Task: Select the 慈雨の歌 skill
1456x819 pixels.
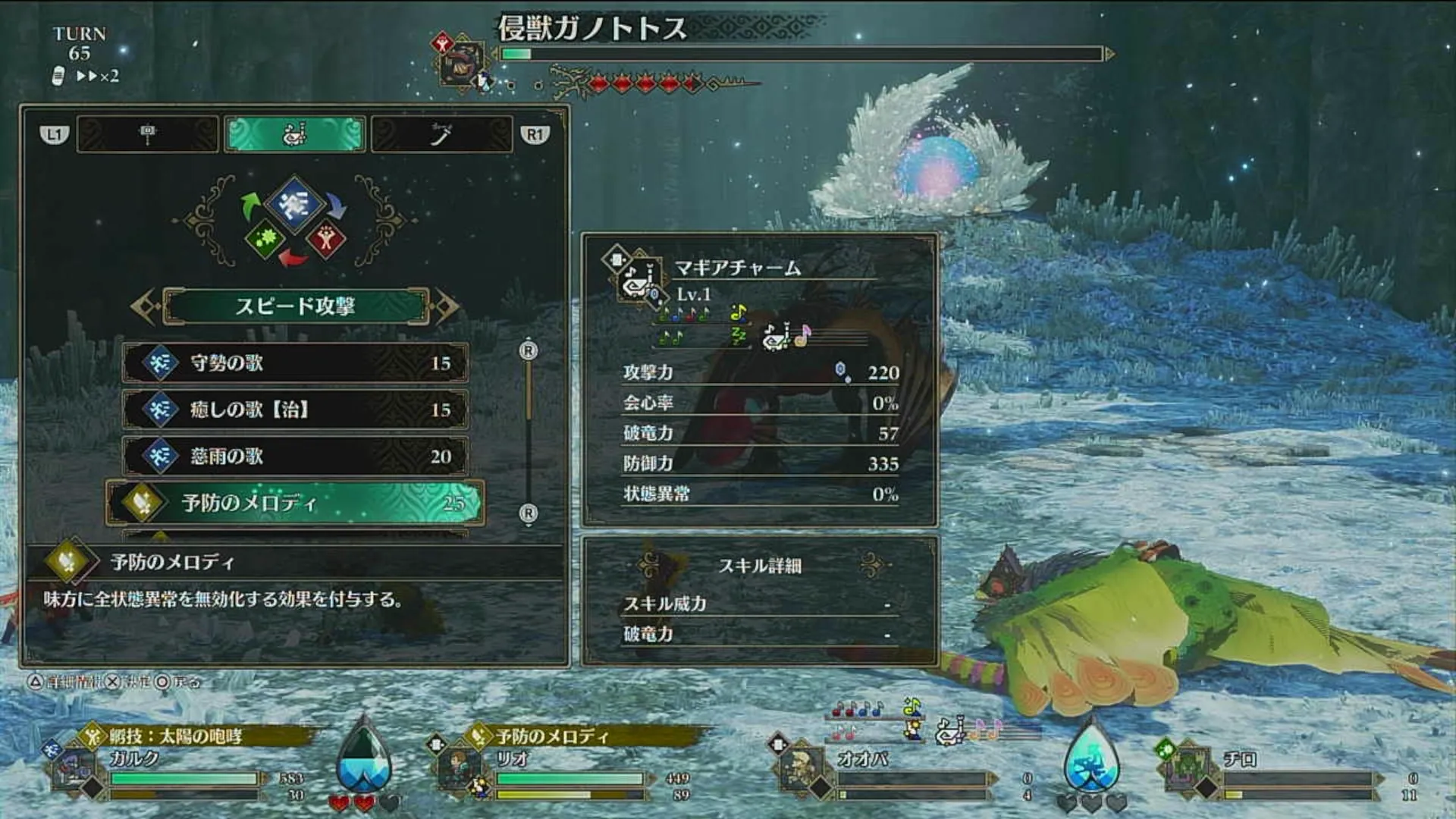Action: [295, 456]
